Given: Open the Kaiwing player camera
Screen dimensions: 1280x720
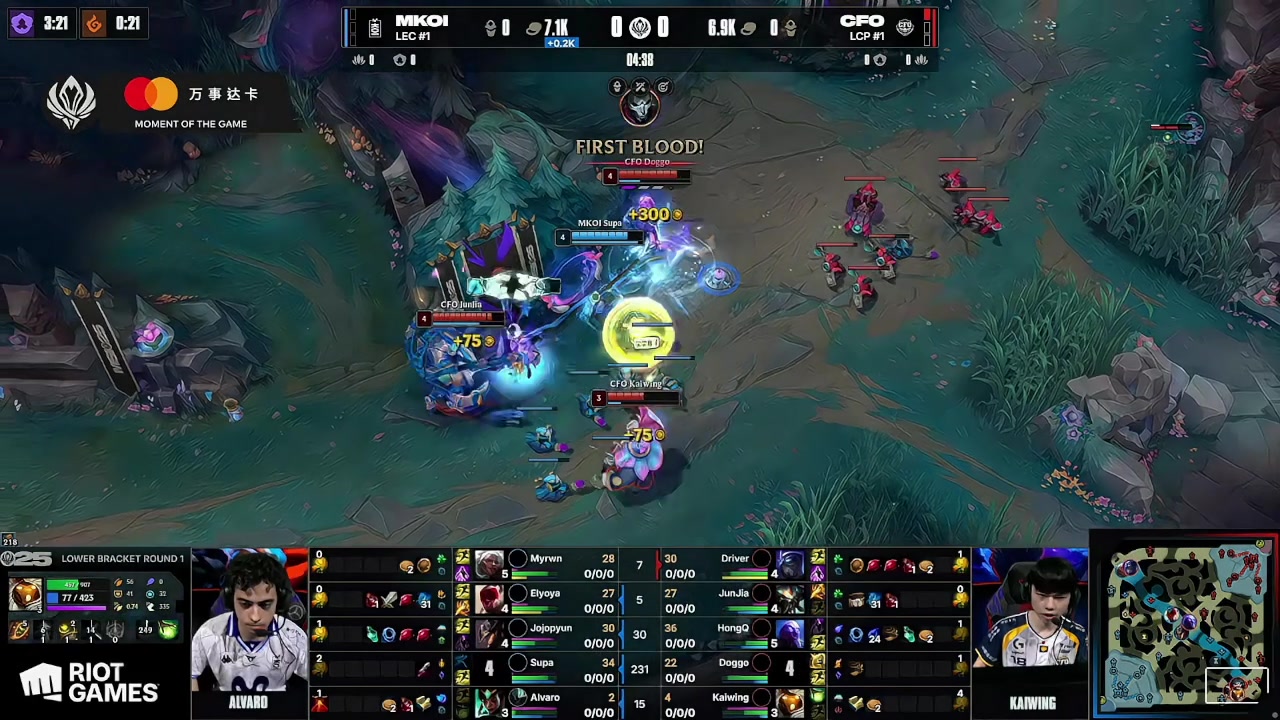Looking at the screenshot, I should pyautogui.click(x=1031, y=625).
